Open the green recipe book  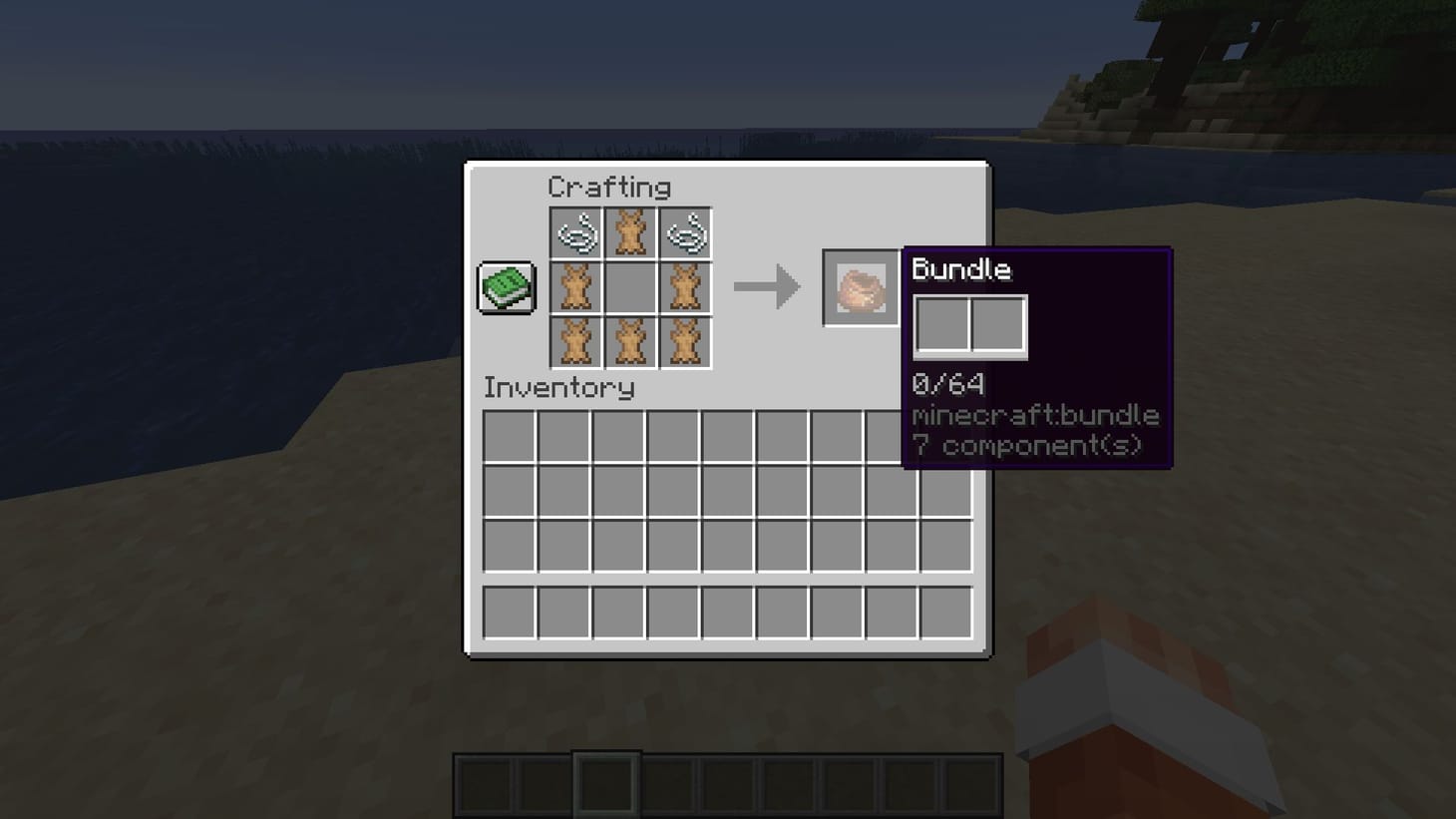[505, 286]
